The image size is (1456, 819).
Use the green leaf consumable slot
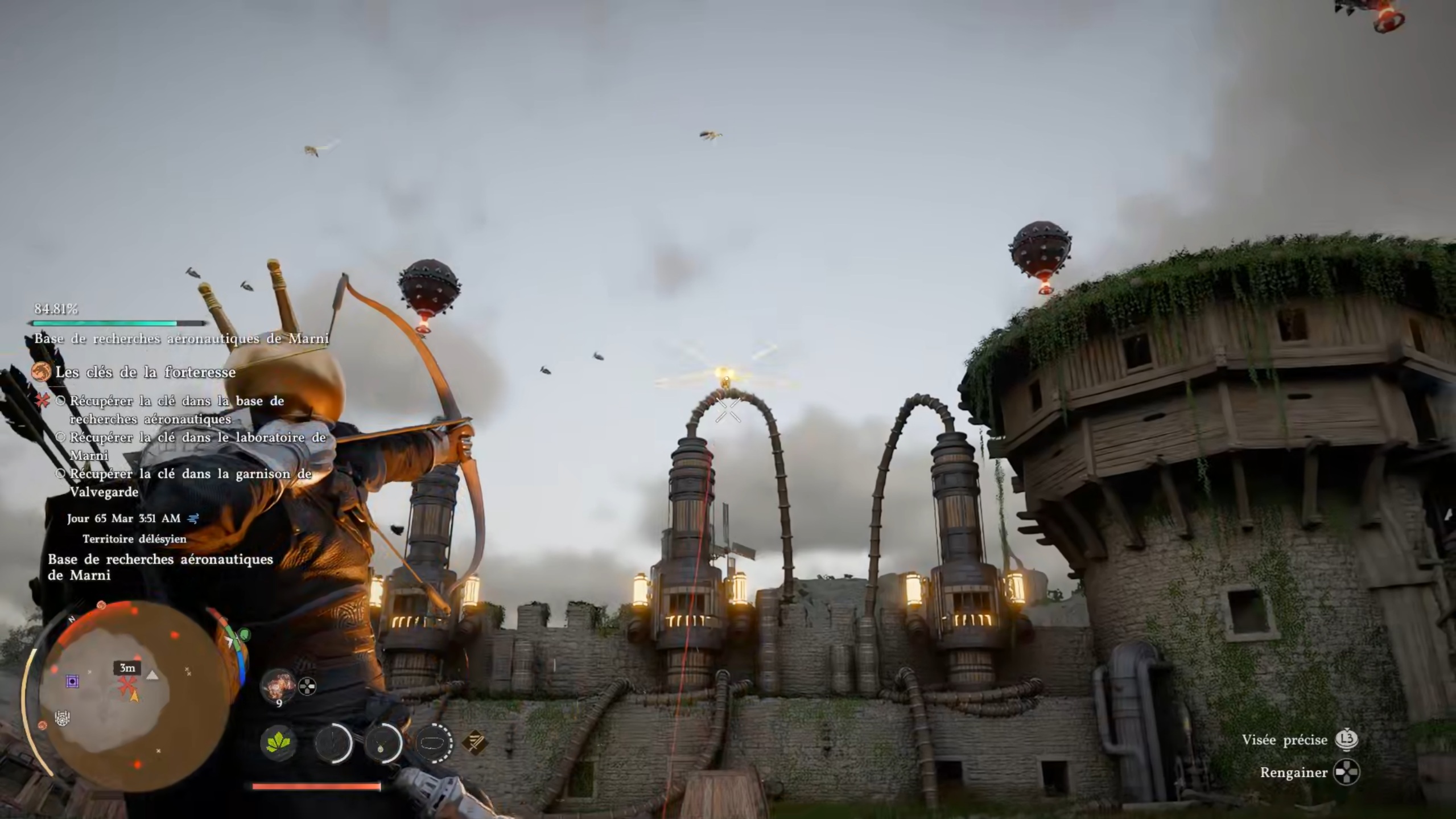[x=279, y=743]
